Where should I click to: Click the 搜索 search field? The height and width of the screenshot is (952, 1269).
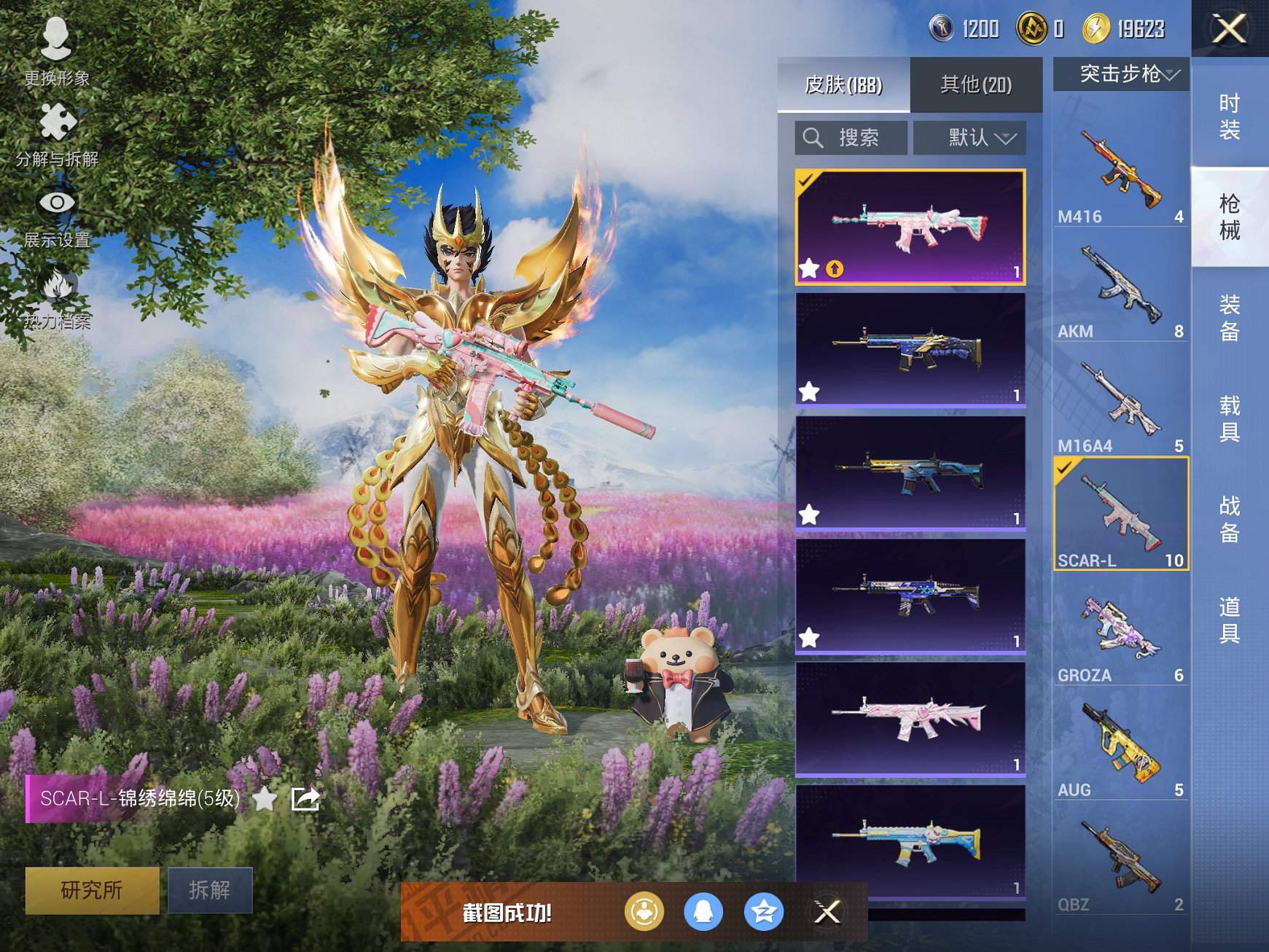[x=851, y=137]
